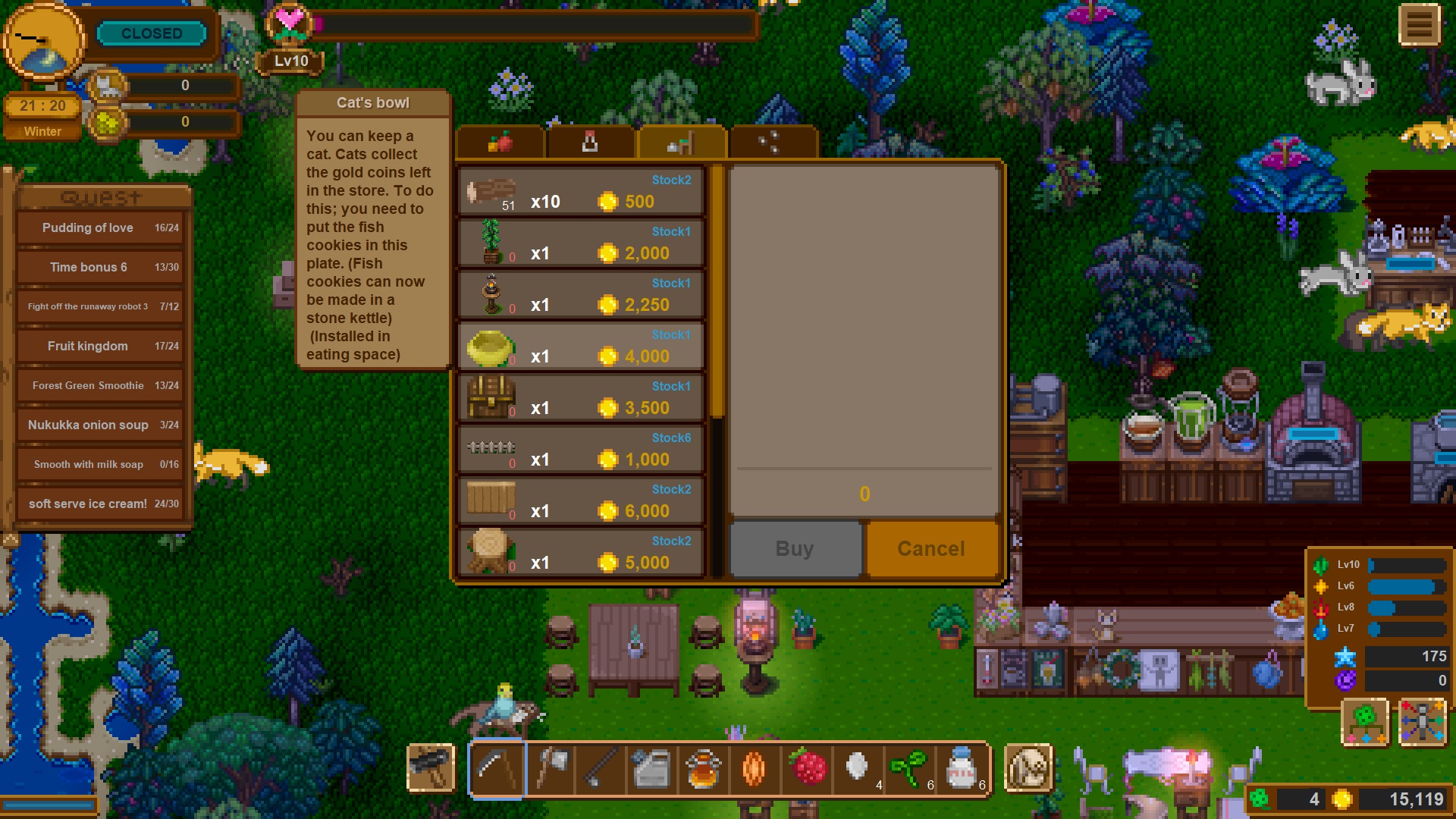Open the potion bottle shop tab
The width and height of the screenshot is (1456, 819).
590,142
